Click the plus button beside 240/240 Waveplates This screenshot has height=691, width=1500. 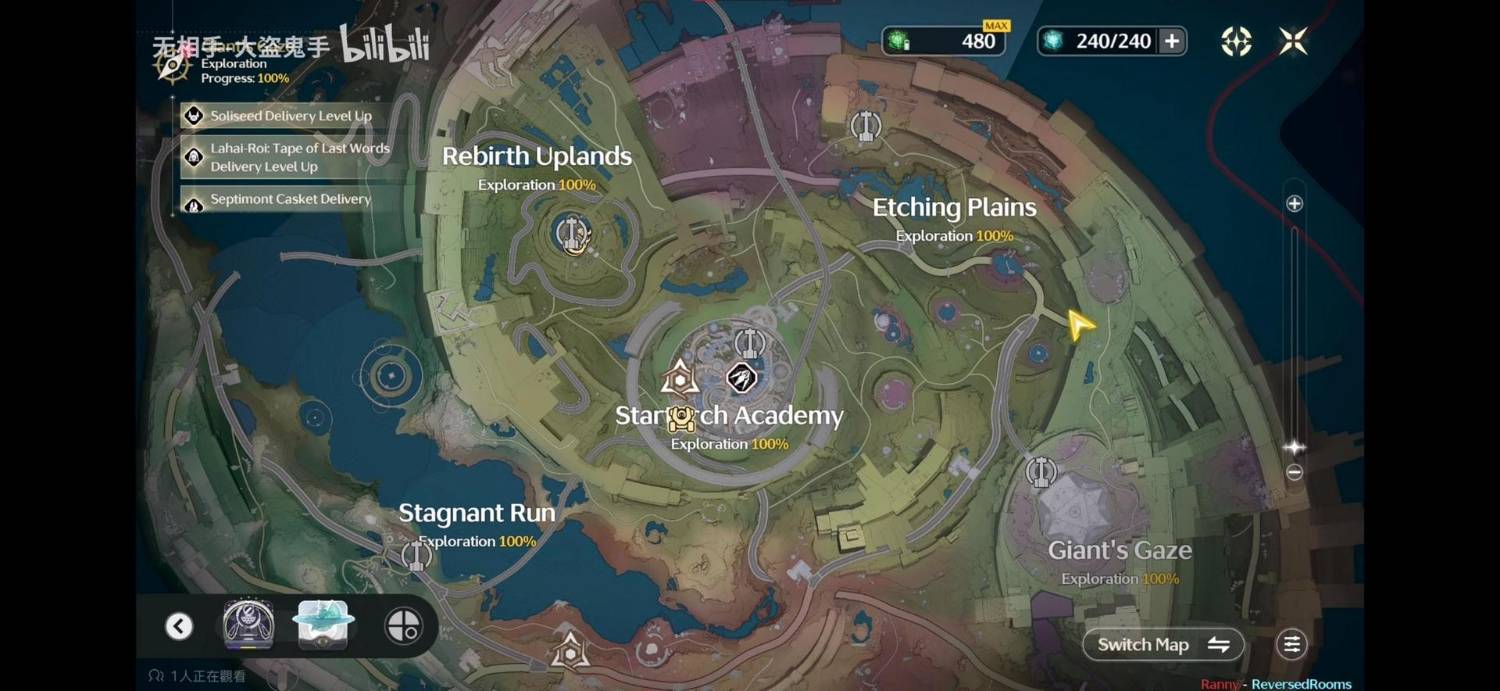click(1172, 41)
